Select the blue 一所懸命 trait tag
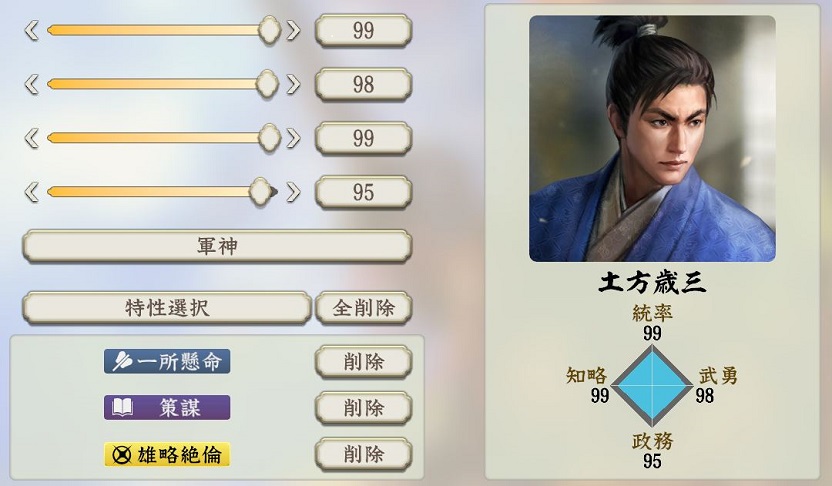 click(x=167, y=361)
